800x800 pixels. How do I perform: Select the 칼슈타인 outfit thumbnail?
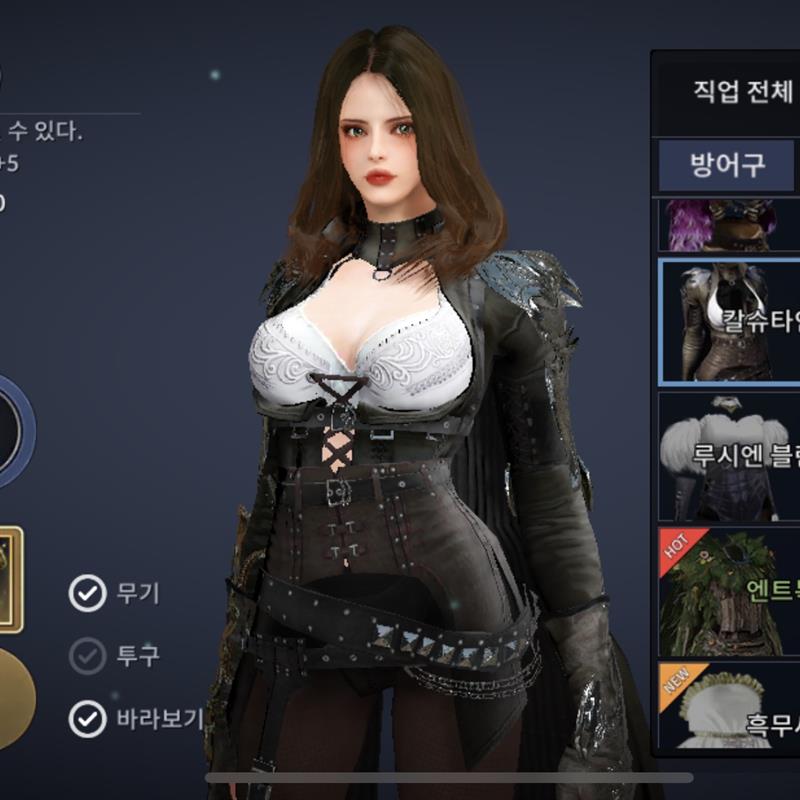(729, 322)
